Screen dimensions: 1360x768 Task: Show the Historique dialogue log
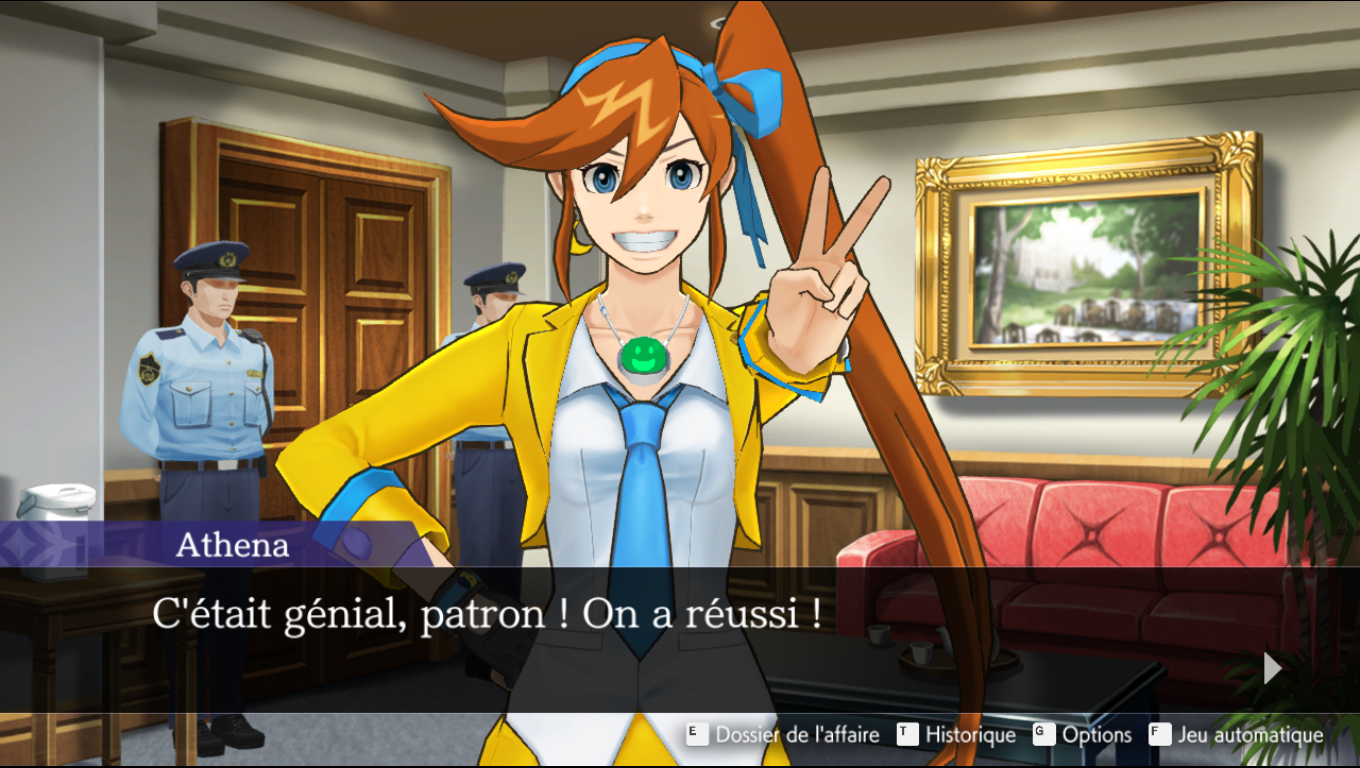(956, 735)
